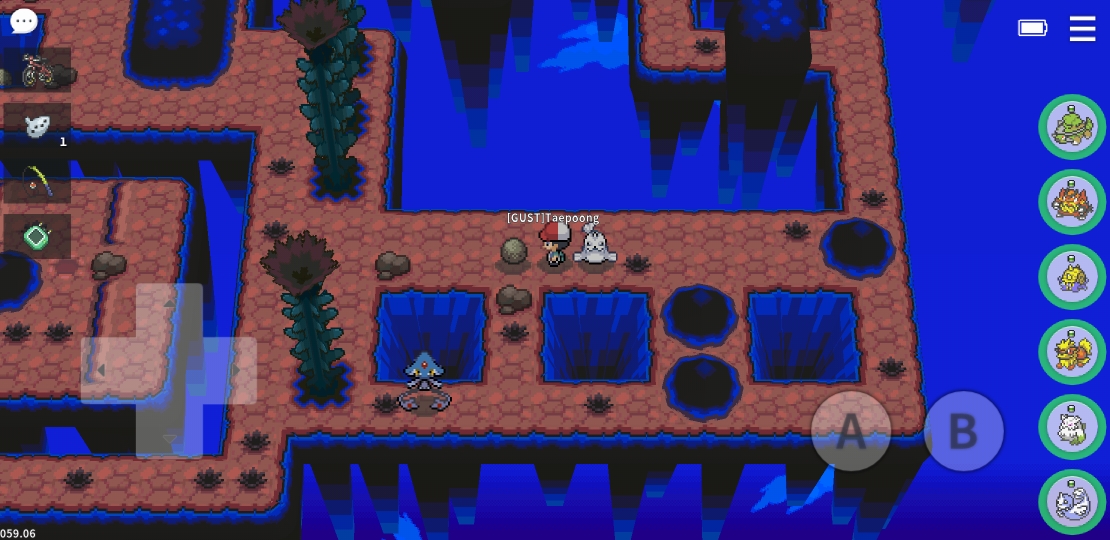Use the fishing rod hotbar item
The width and height of the screenshot is (1110, 540).
coord(37,182)
